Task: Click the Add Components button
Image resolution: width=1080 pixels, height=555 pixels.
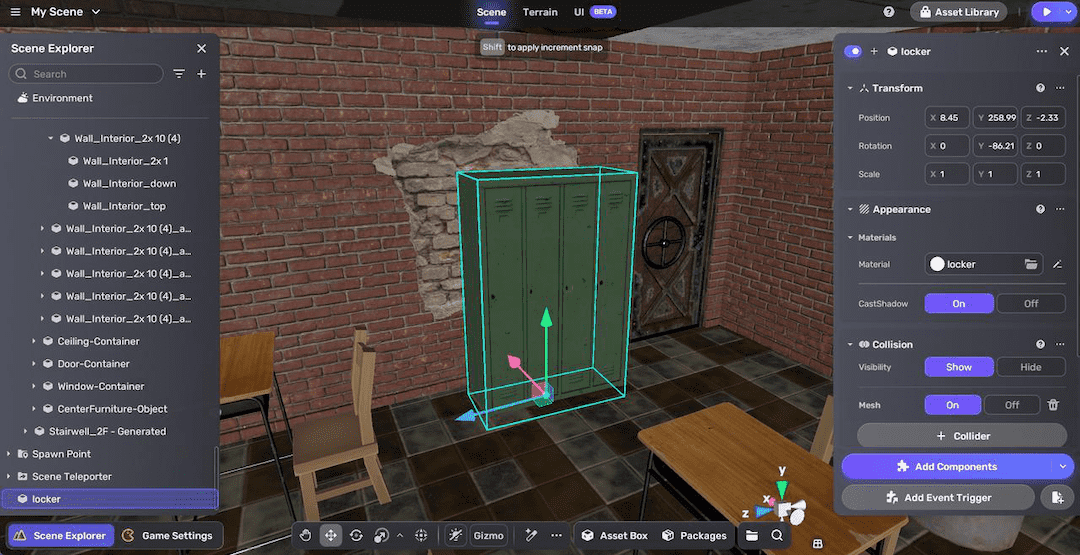Action: 948,466
